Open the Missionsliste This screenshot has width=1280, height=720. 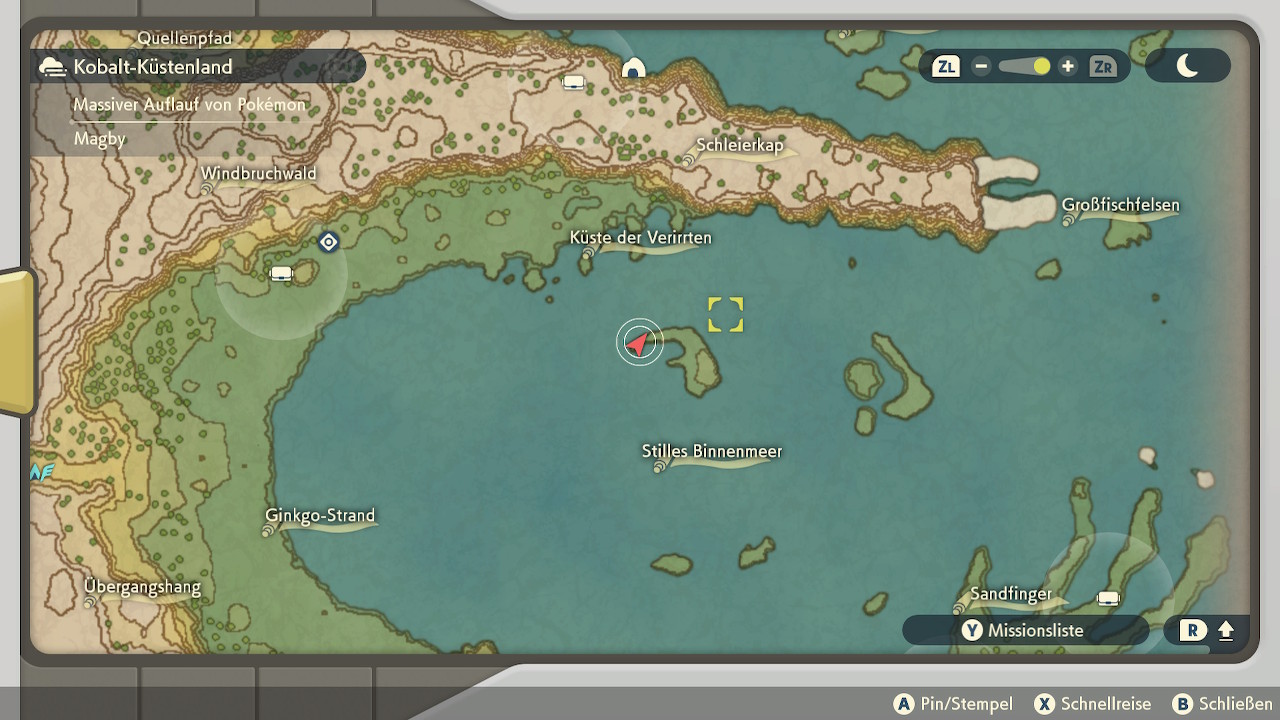1024,630
